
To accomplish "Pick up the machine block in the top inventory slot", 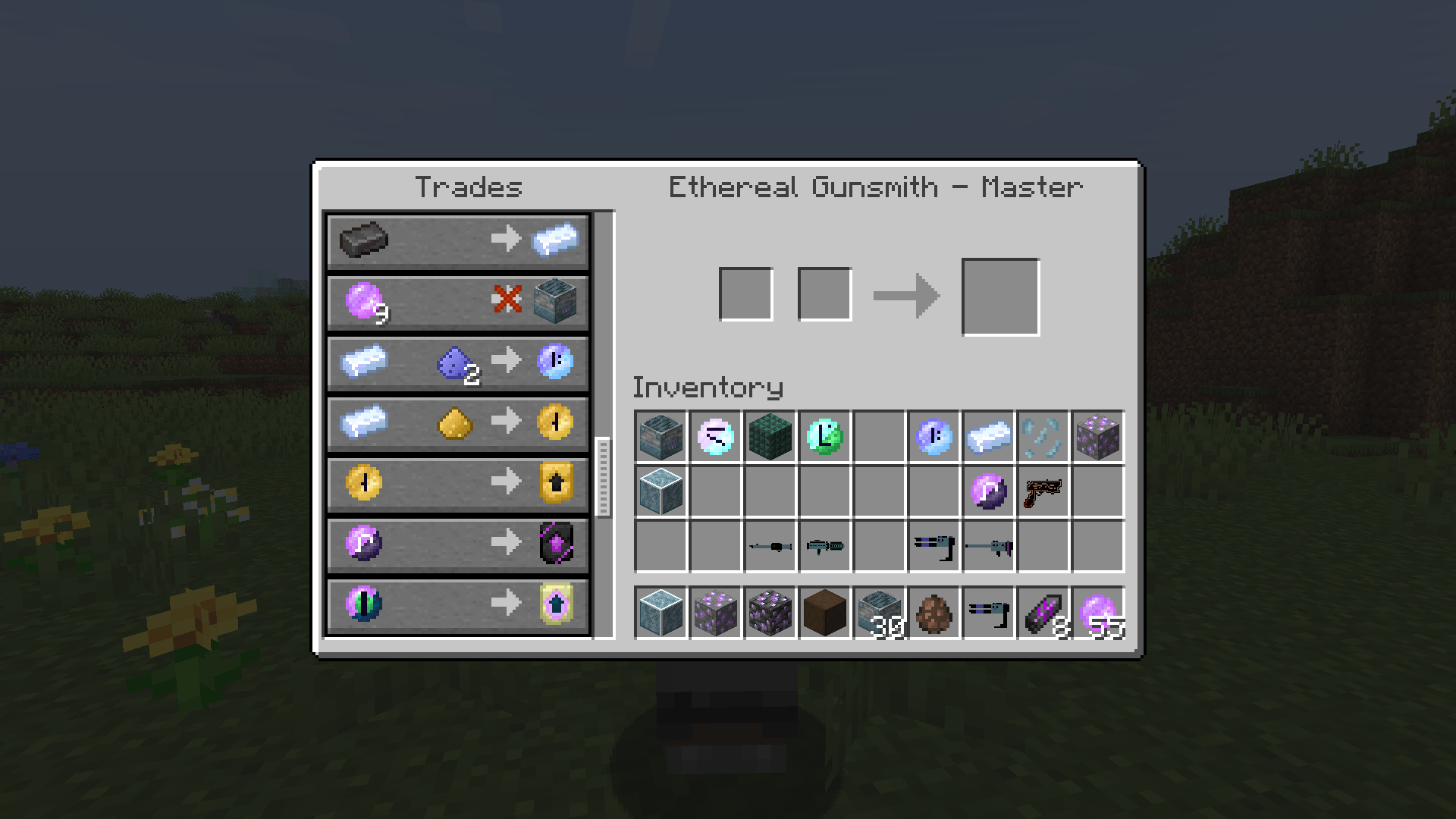I will click(x=659, y=436).
